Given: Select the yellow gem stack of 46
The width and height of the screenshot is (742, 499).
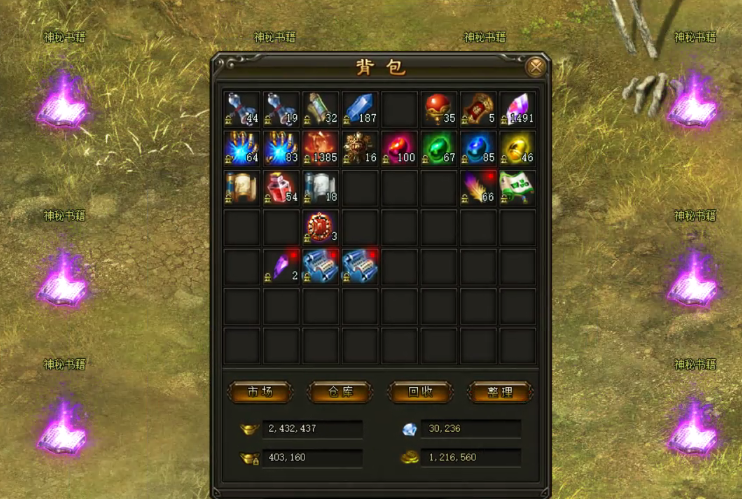Looking at the screenshot, I should (x=517, y=147).
